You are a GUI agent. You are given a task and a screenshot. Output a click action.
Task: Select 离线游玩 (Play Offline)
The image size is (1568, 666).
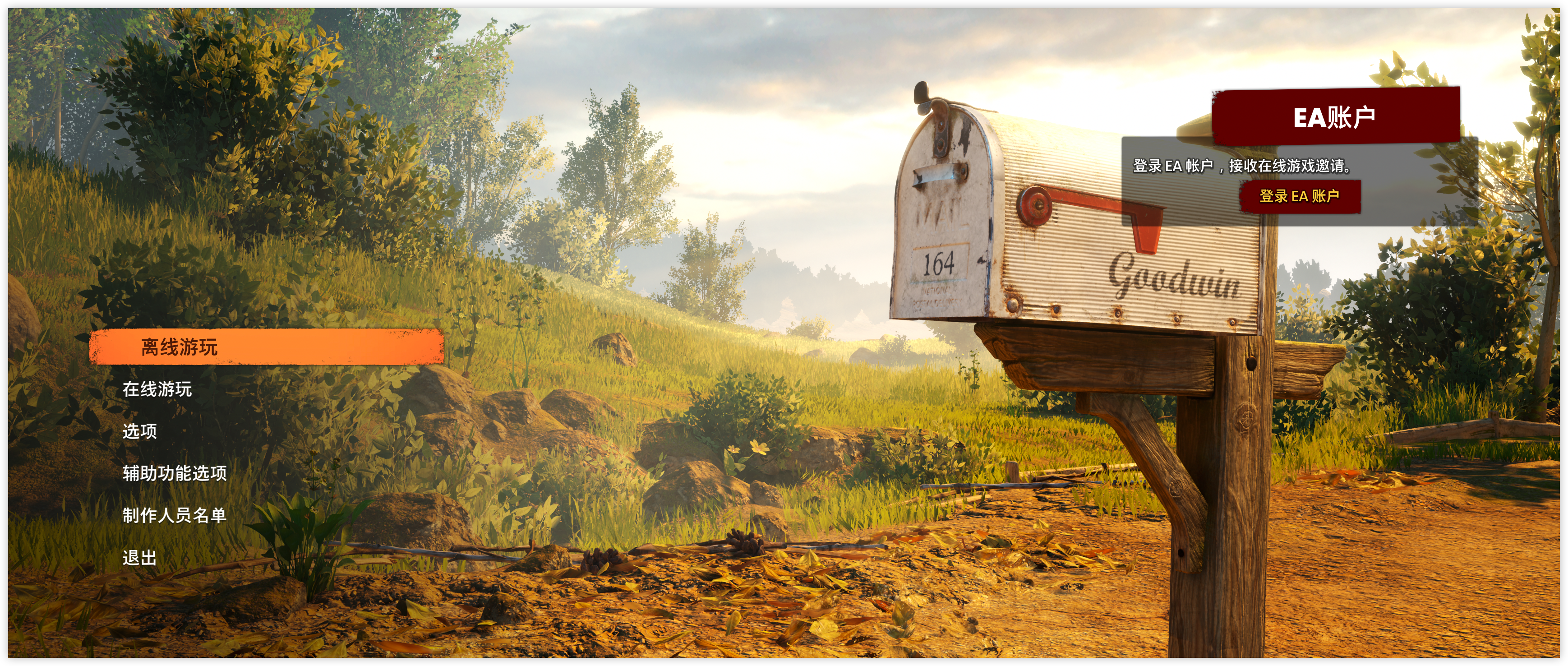[x=265, y=347]
